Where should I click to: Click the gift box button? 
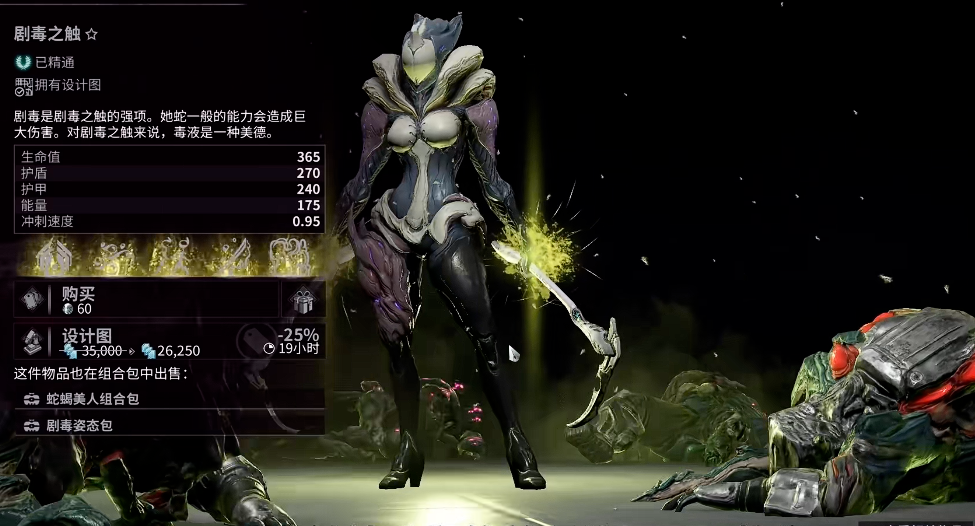(303, 299)
